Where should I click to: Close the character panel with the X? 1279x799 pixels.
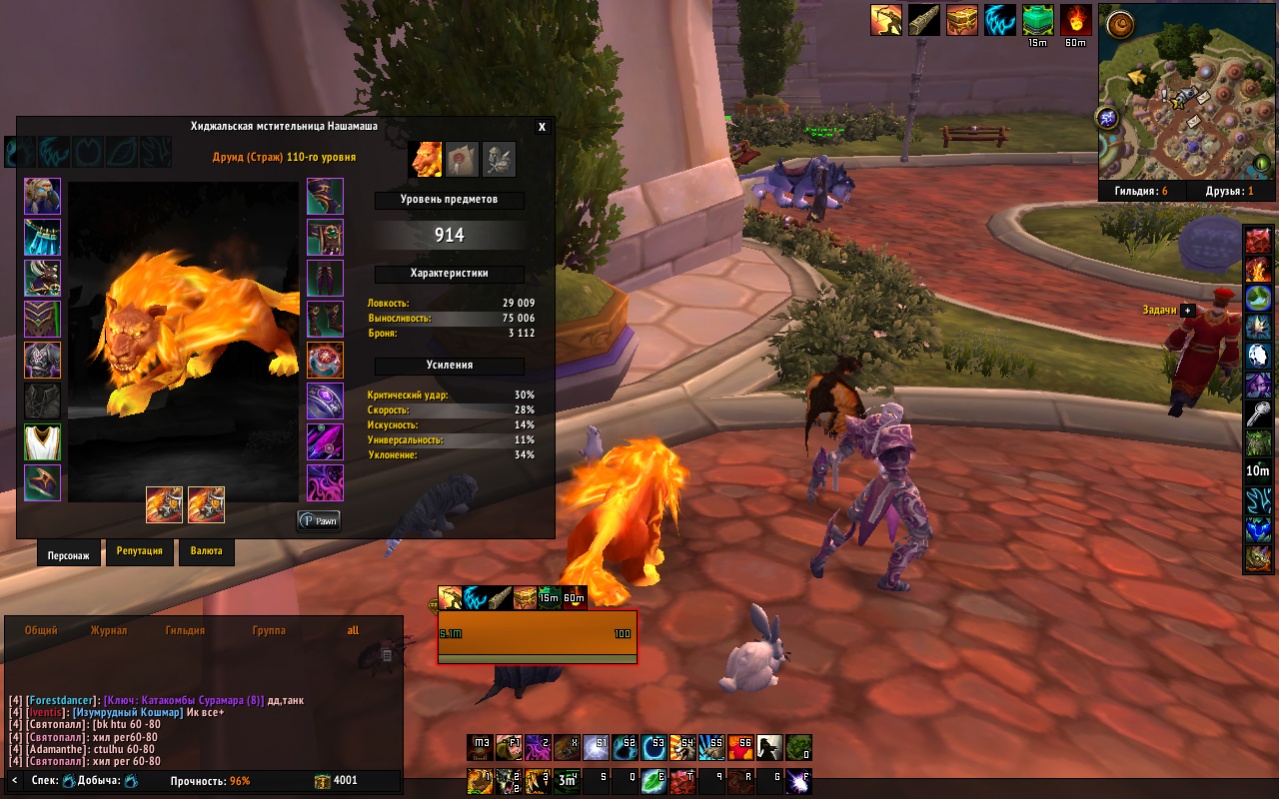(x=542, y=127)
